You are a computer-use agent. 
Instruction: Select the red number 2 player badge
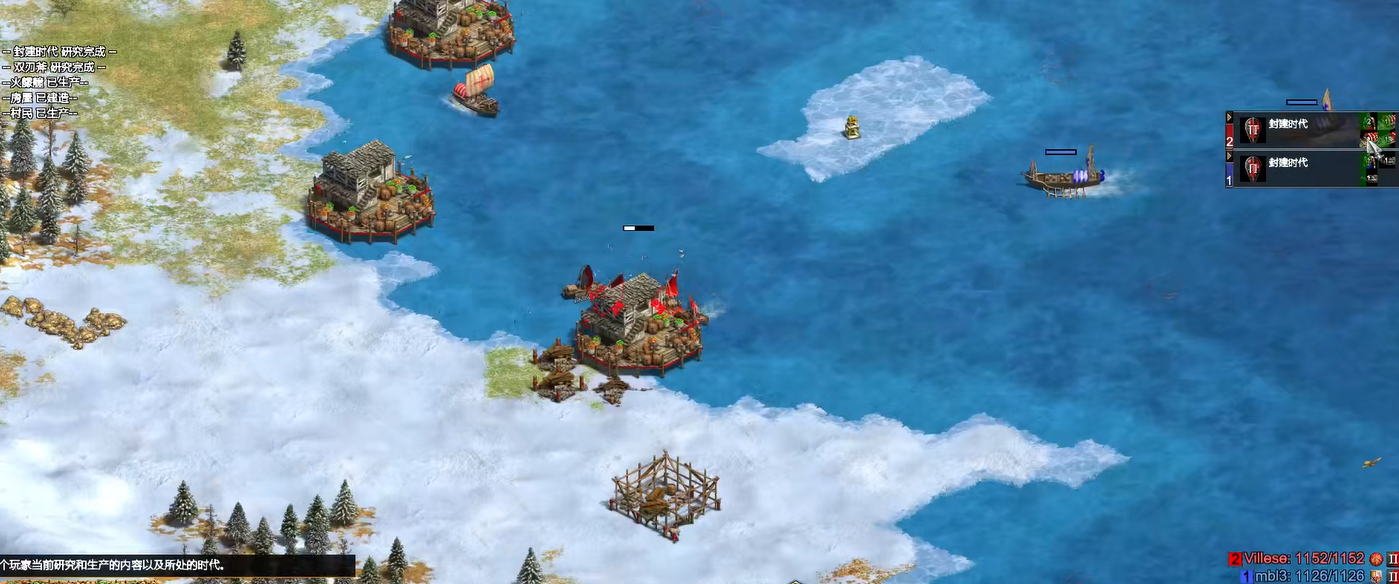[1230, 137]
